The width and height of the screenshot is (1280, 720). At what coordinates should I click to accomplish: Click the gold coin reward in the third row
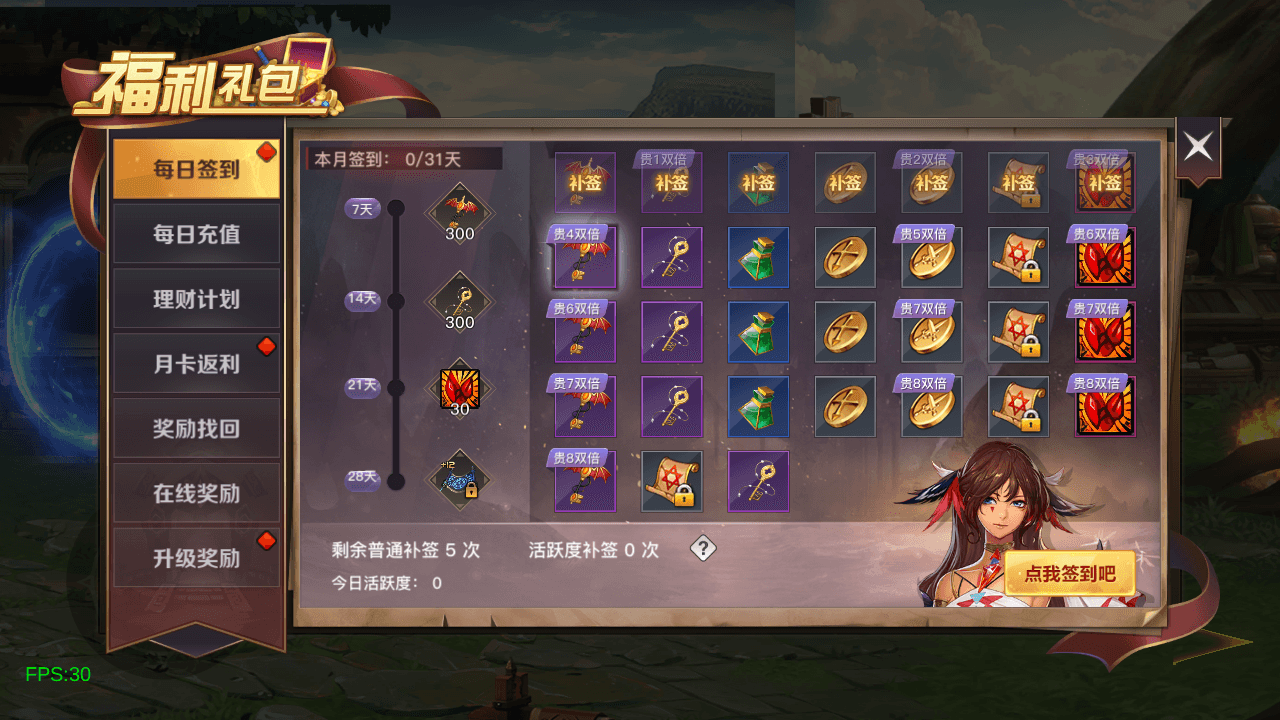[x=845, y=331]
